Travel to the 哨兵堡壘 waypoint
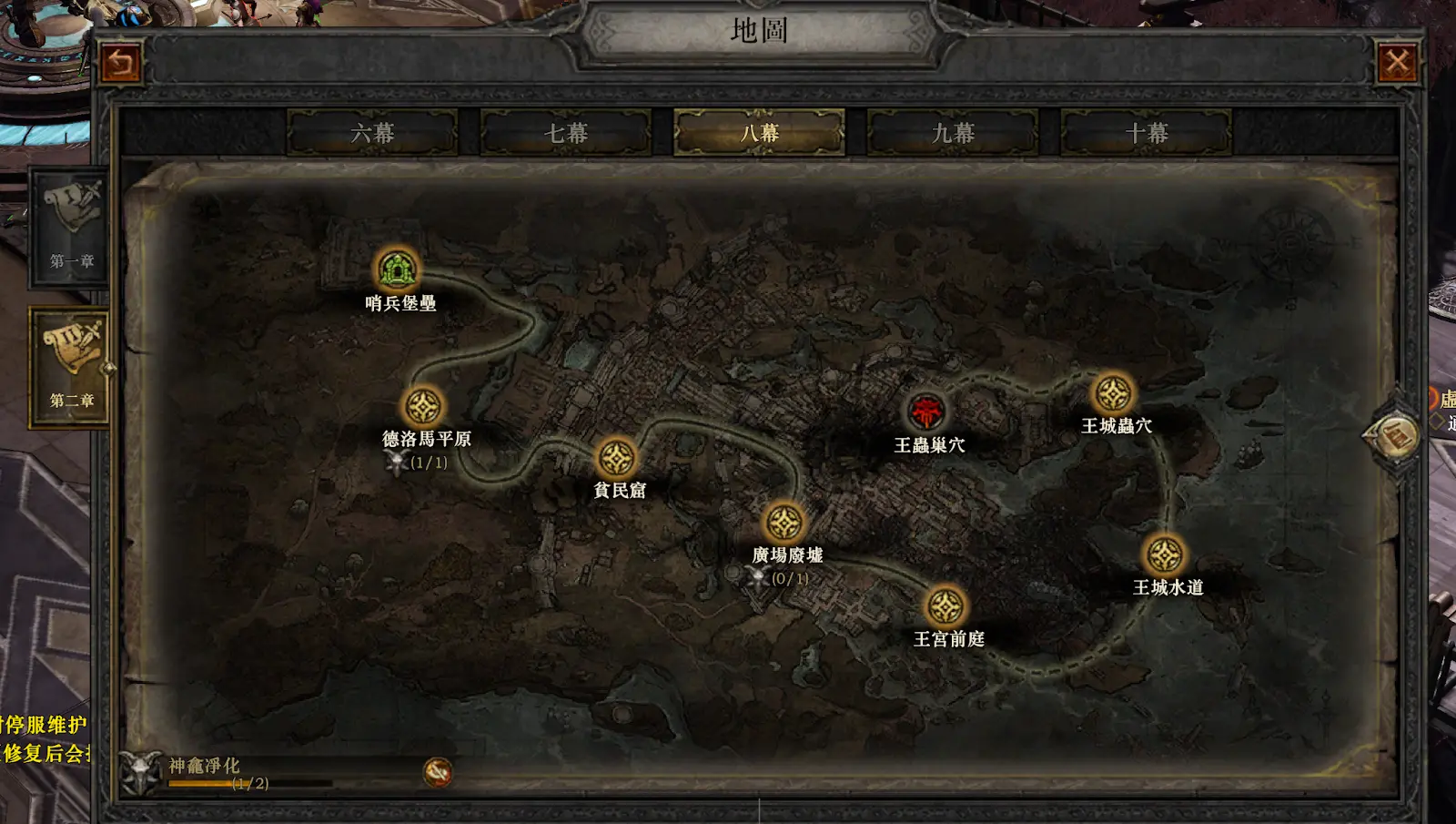The width and height of the screenshot is (1456, 824). tap(397, 270)
